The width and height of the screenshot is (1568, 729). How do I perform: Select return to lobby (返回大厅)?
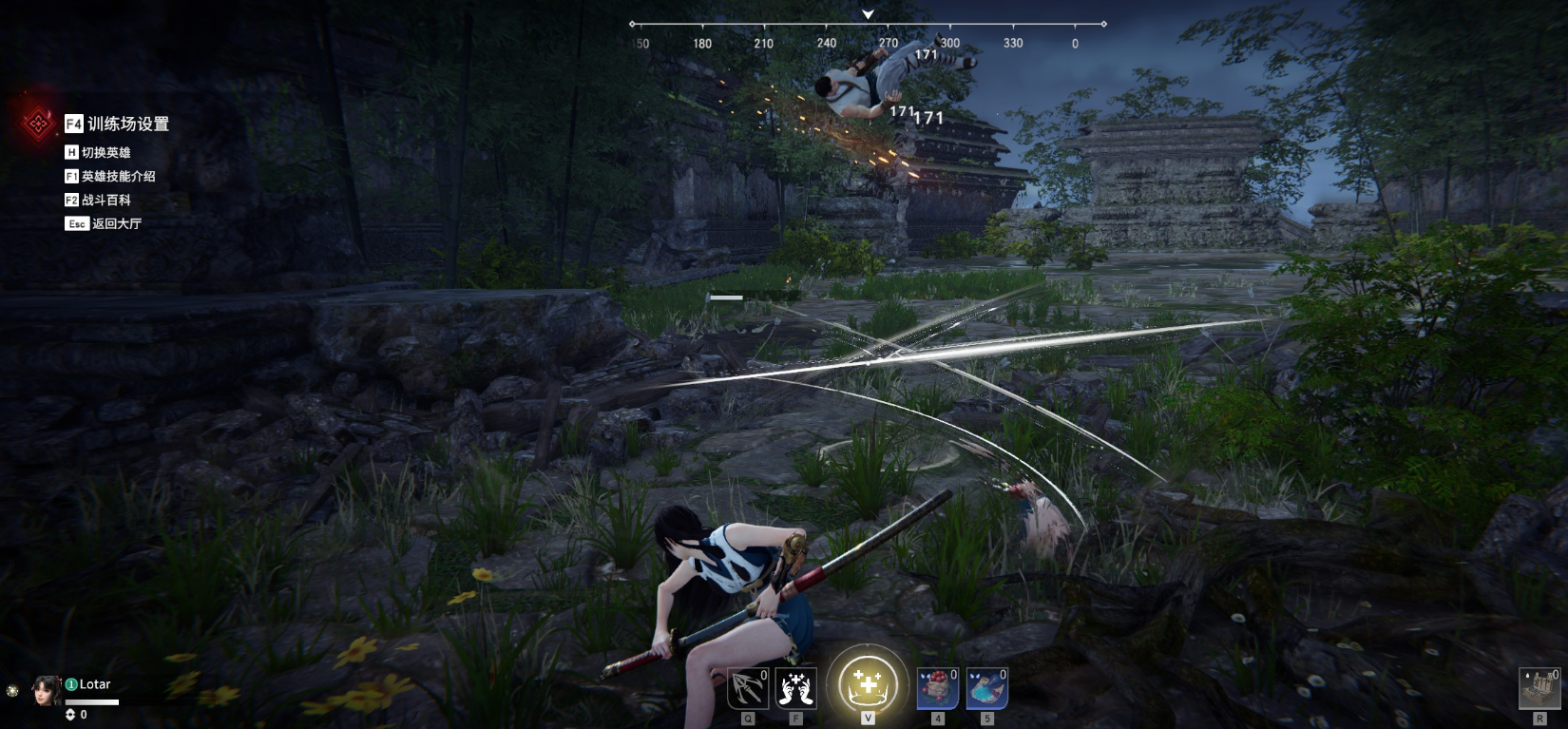(104, 223)
